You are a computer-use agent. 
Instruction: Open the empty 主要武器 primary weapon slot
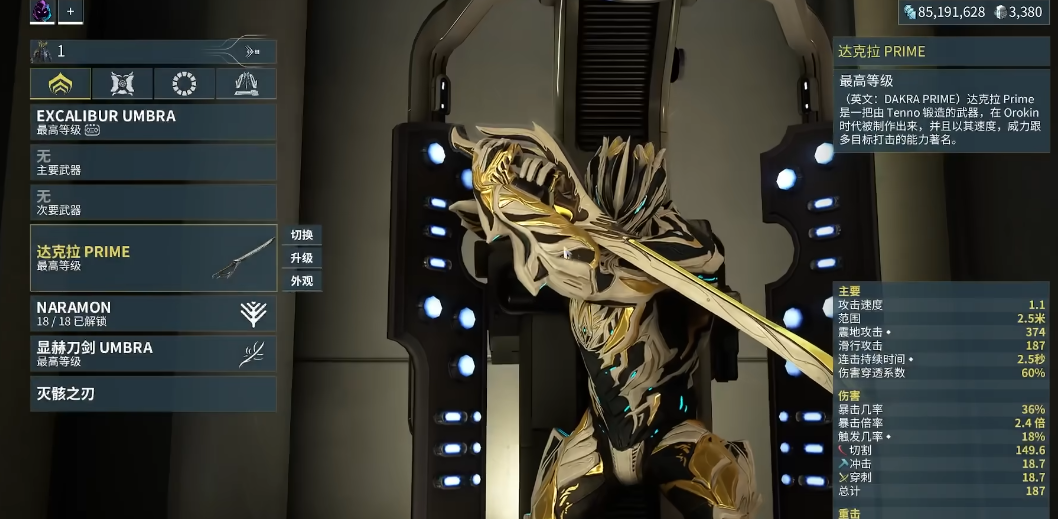click(x=153, y=162)
